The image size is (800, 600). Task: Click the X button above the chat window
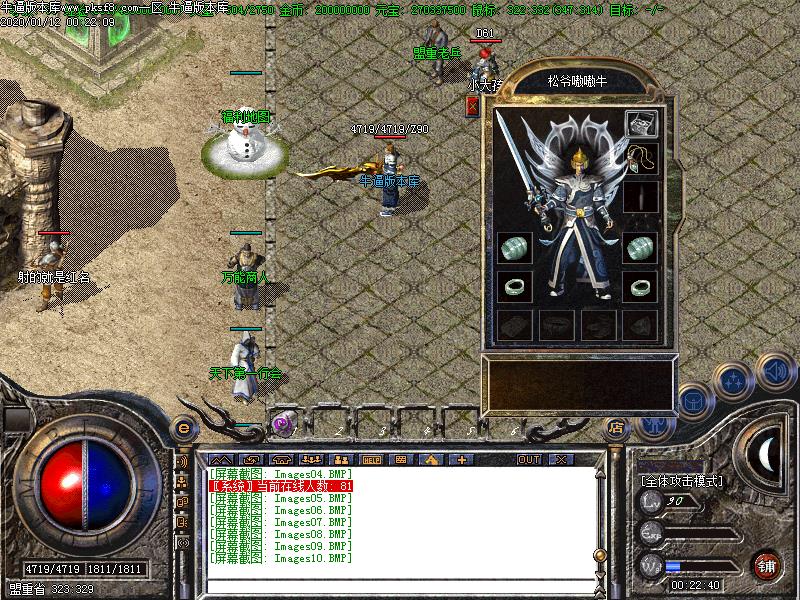coord(561,459)
